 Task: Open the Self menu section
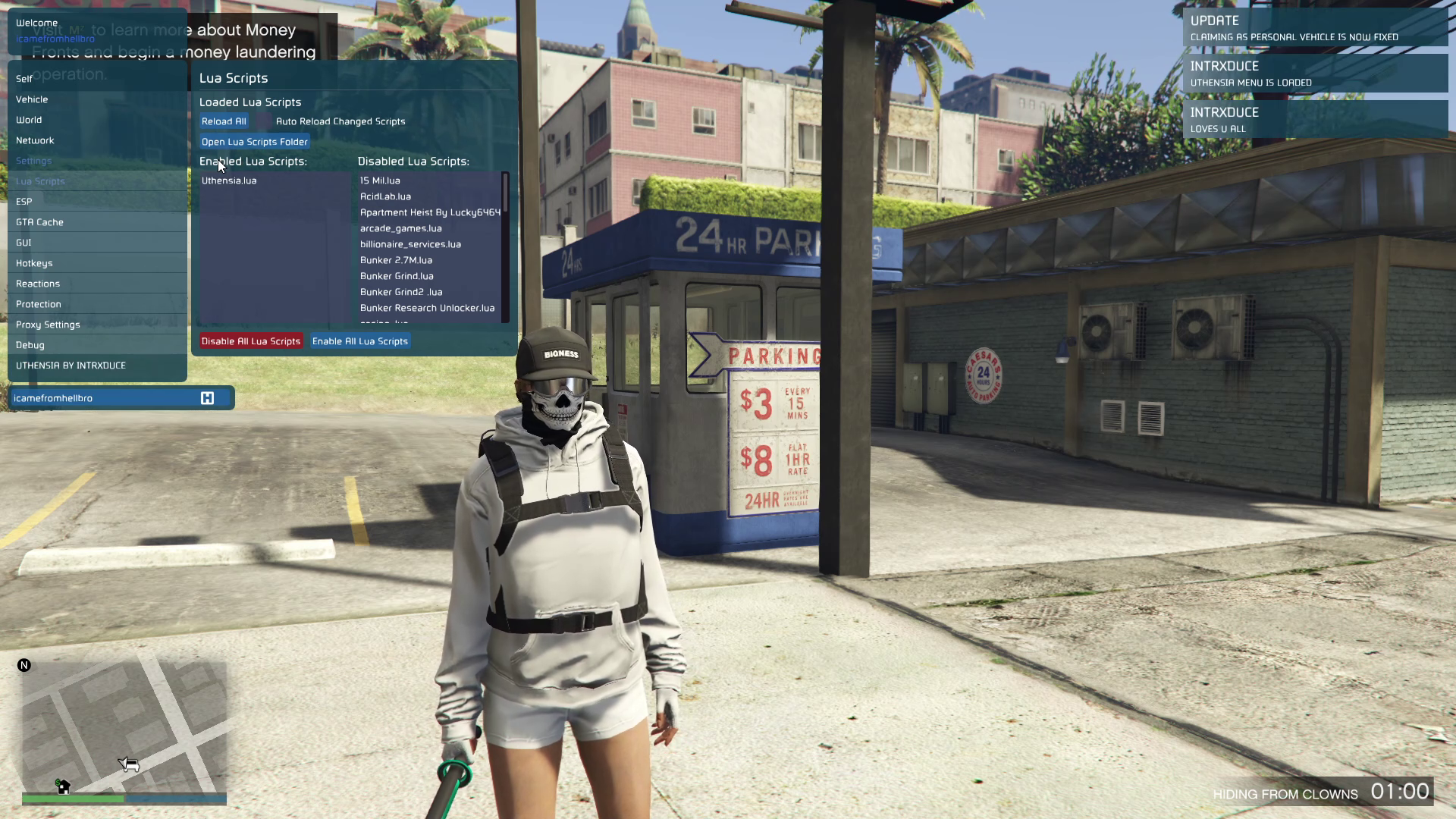coord(25,79)
